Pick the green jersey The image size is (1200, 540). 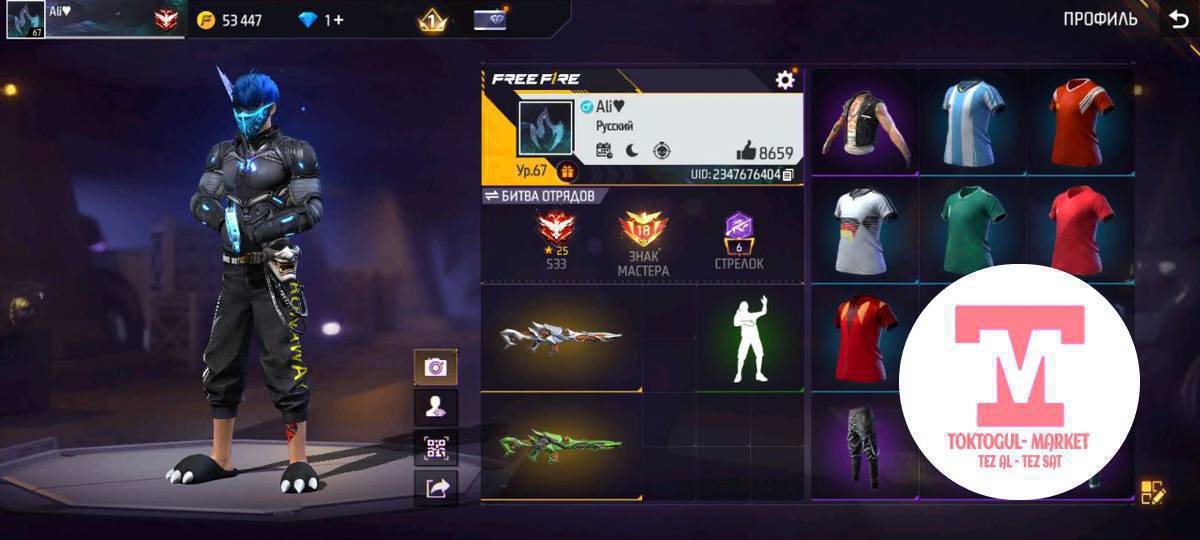coord(973,230)
